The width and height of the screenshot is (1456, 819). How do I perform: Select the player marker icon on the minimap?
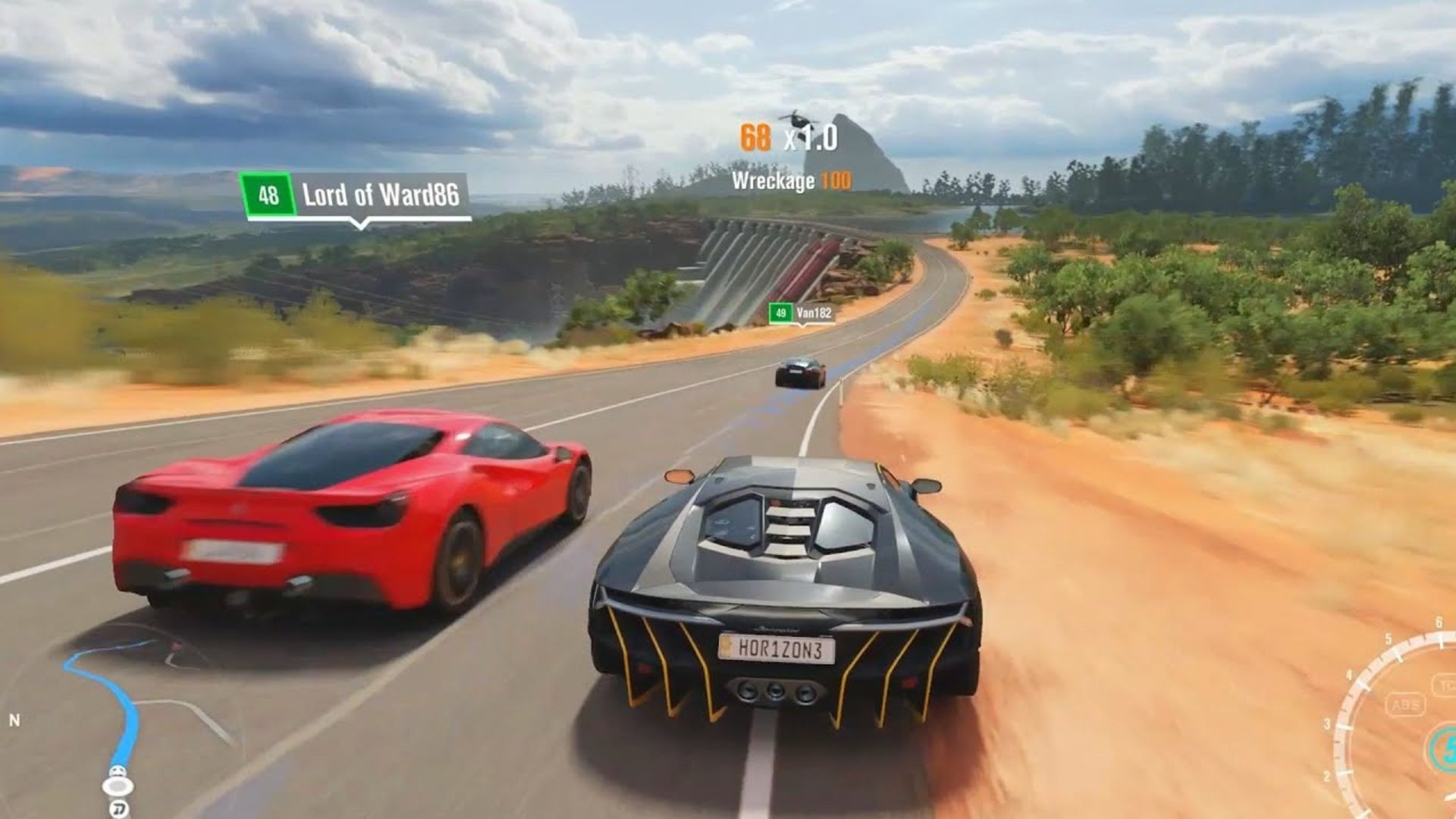tap(118, 786)
